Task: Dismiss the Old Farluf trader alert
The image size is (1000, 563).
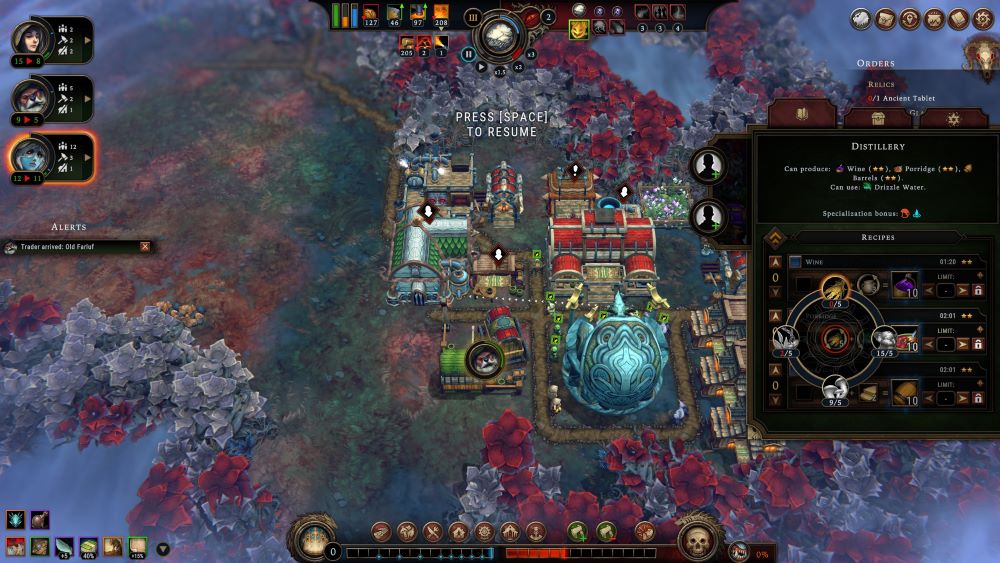Action: coord(145,246)
